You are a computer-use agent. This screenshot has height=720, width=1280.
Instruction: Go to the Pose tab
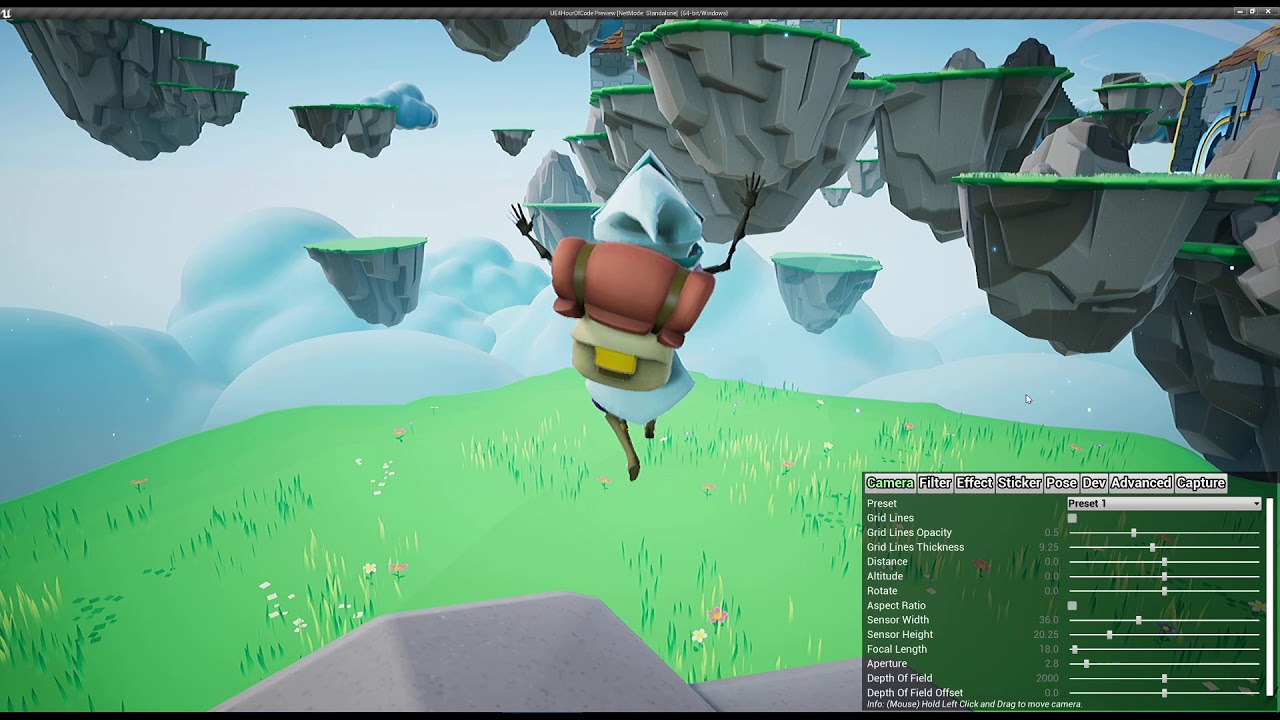[x=1061, y=483]
